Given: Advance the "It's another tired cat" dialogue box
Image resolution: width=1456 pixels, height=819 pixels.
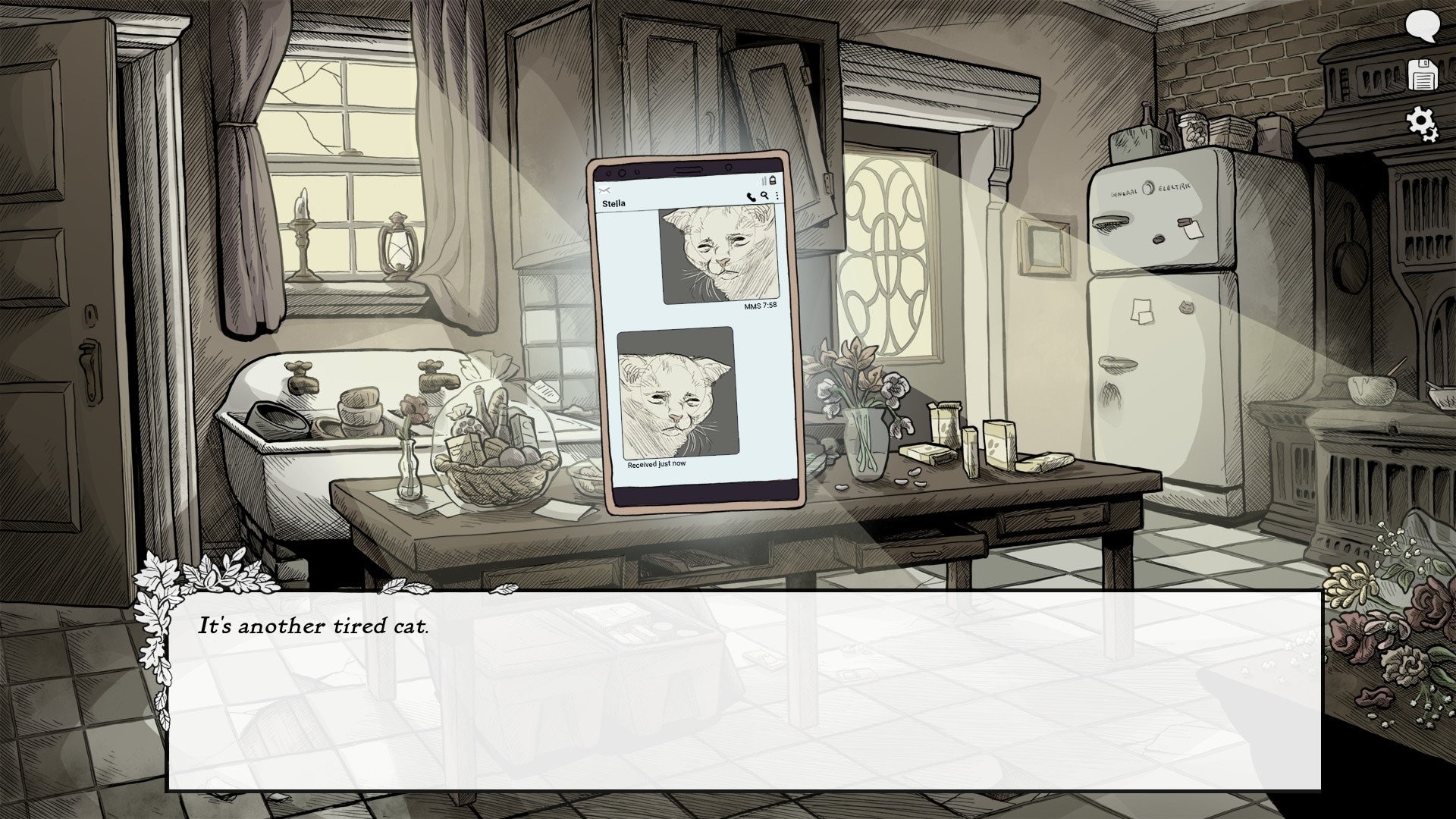Looking at the screenshot, I should (x=743, y=690).
